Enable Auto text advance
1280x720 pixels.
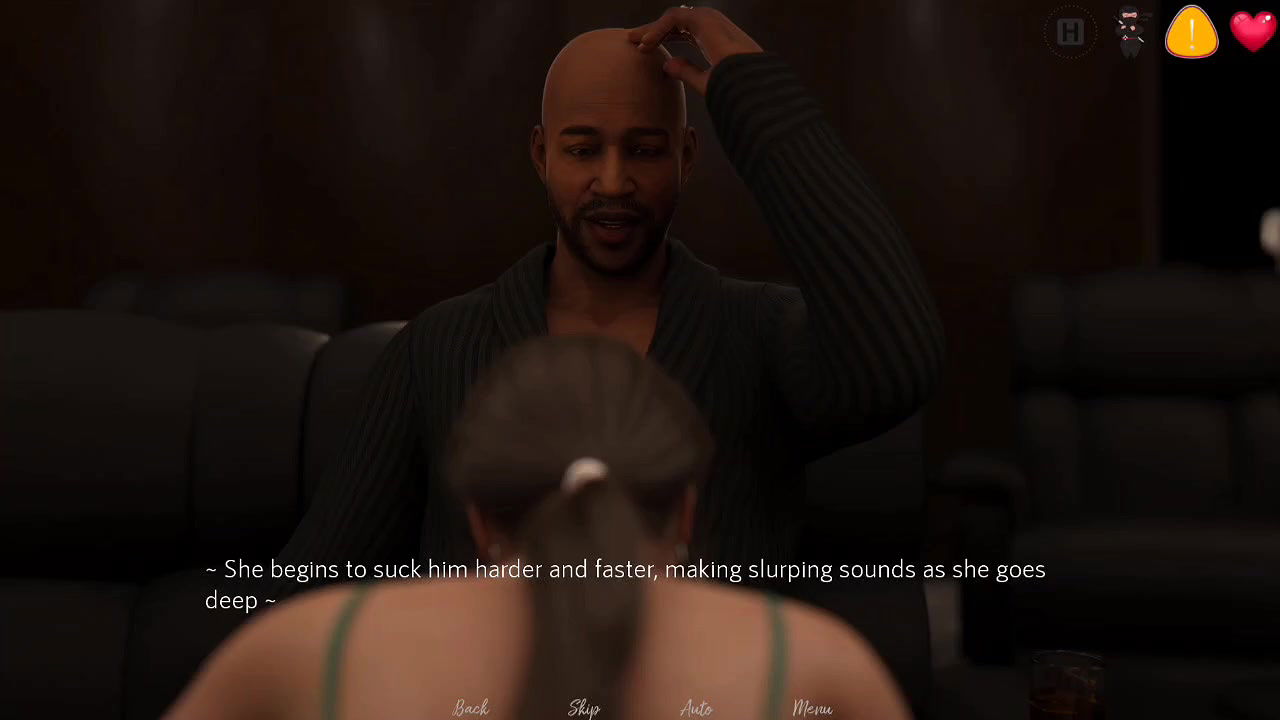[696, 708]
